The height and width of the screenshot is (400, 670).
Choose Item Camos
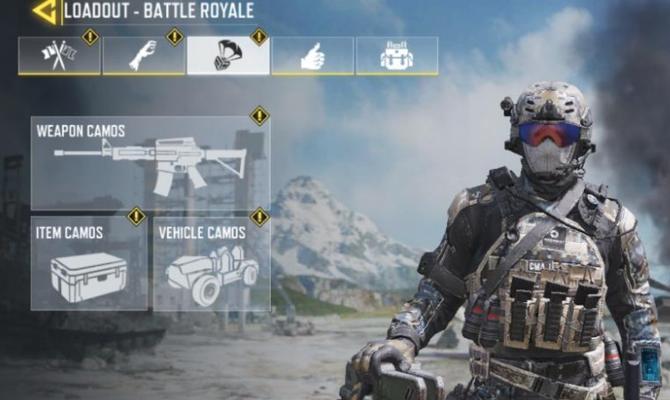click(89, 263)
